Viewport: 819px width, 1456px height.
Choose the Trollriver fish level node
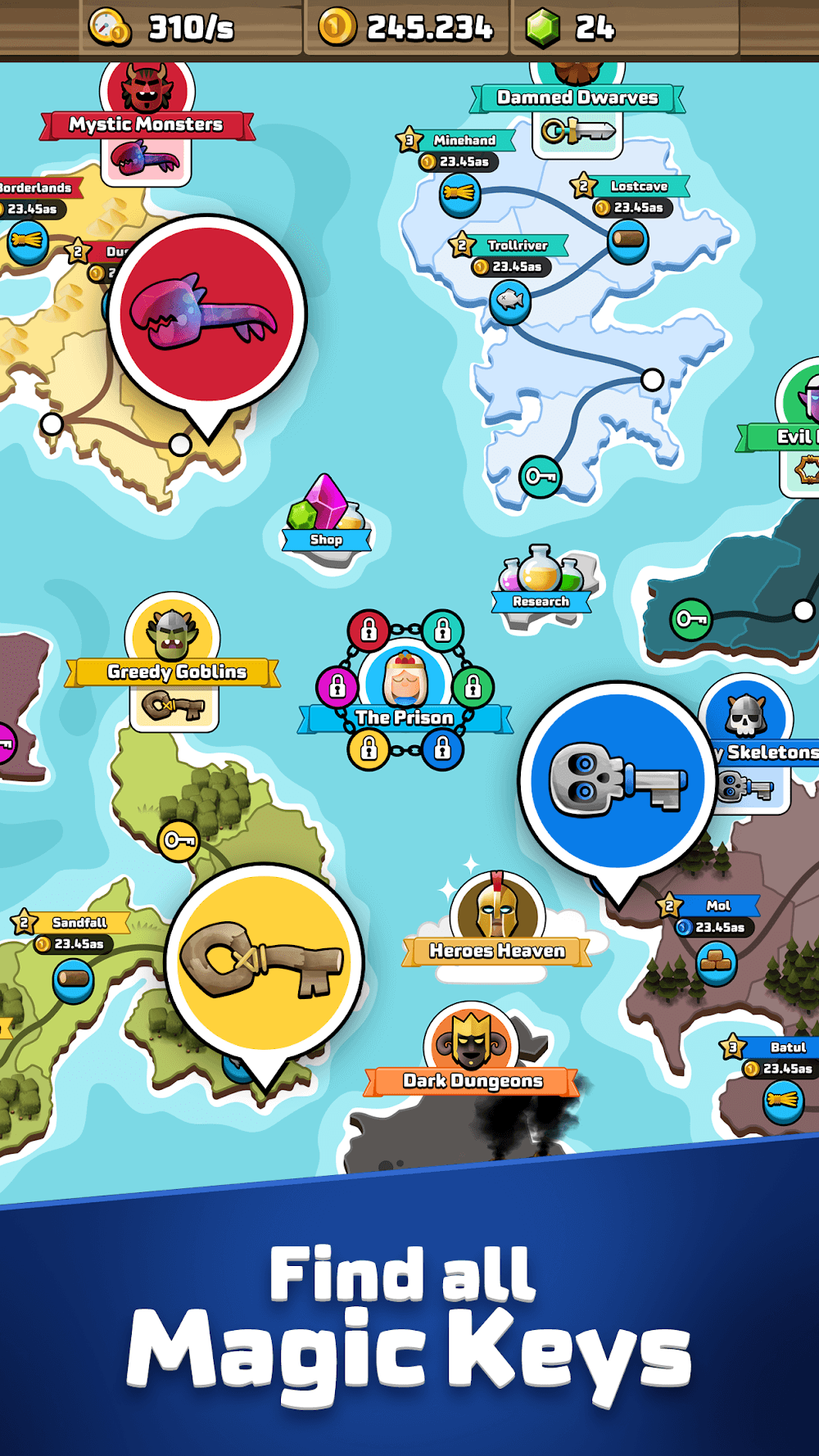click(x=509, y=301)
